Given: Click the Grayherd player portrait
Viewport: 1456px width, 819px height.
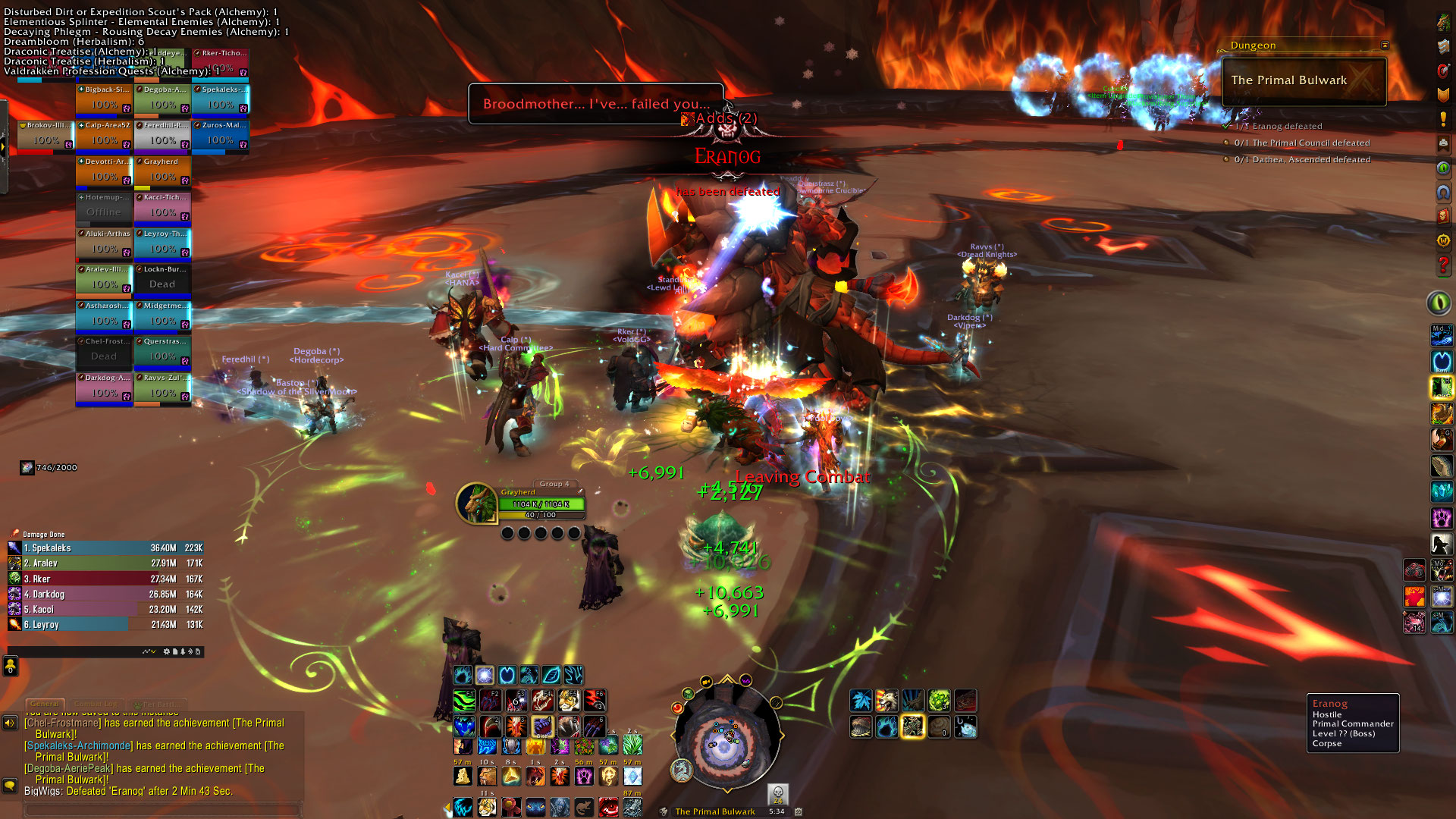Looking at the screenshot, I should click(x=476, y=503).
